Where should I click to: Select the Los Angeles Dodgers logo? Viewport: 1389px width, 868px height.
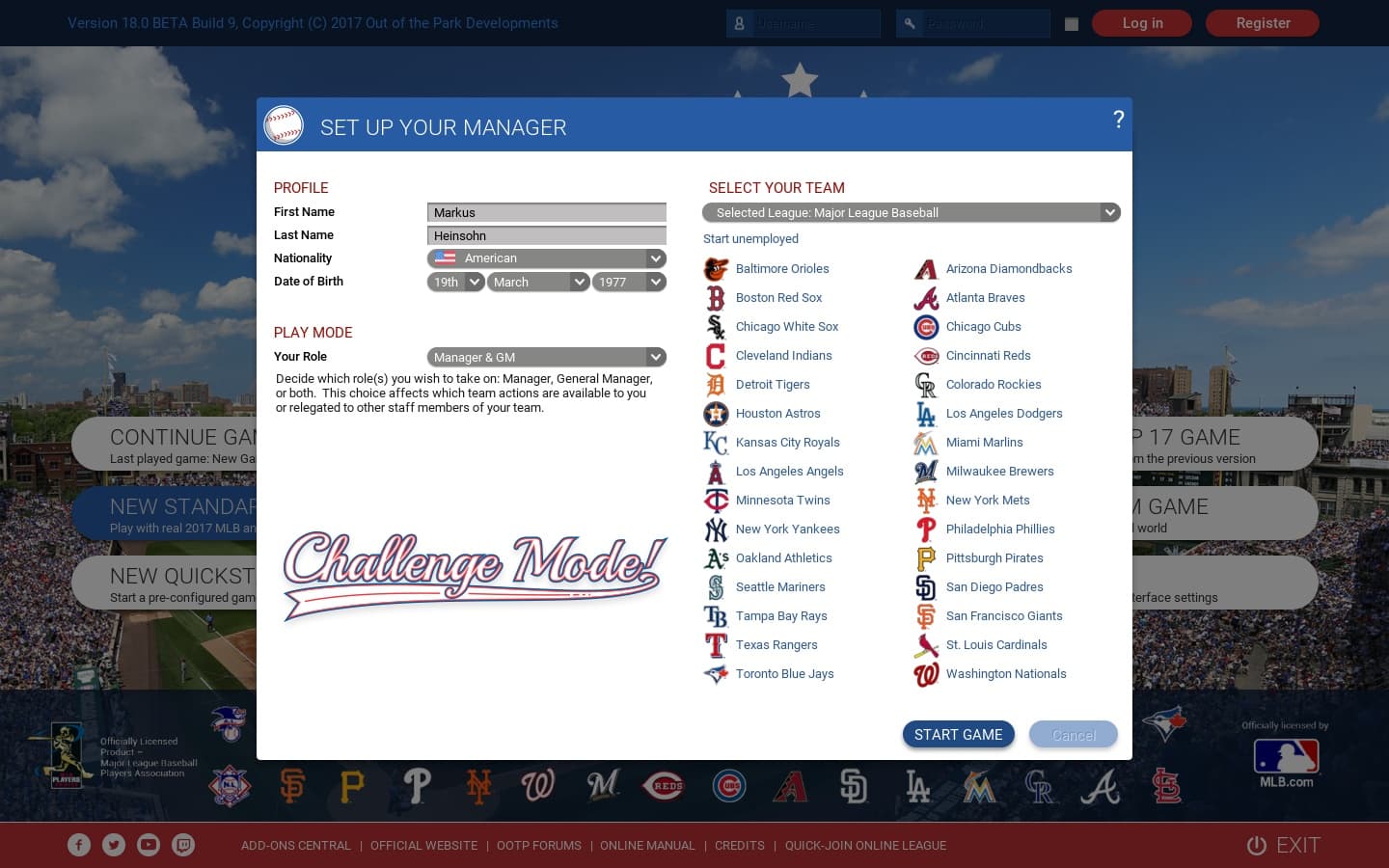[925, 414]
